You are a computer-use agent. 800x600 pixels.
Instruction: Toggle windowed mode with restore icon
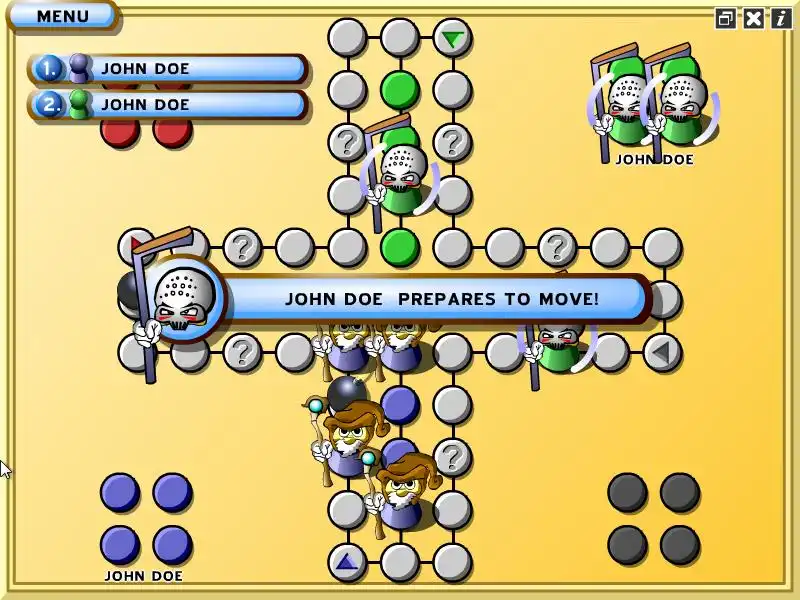click(726, 18)
